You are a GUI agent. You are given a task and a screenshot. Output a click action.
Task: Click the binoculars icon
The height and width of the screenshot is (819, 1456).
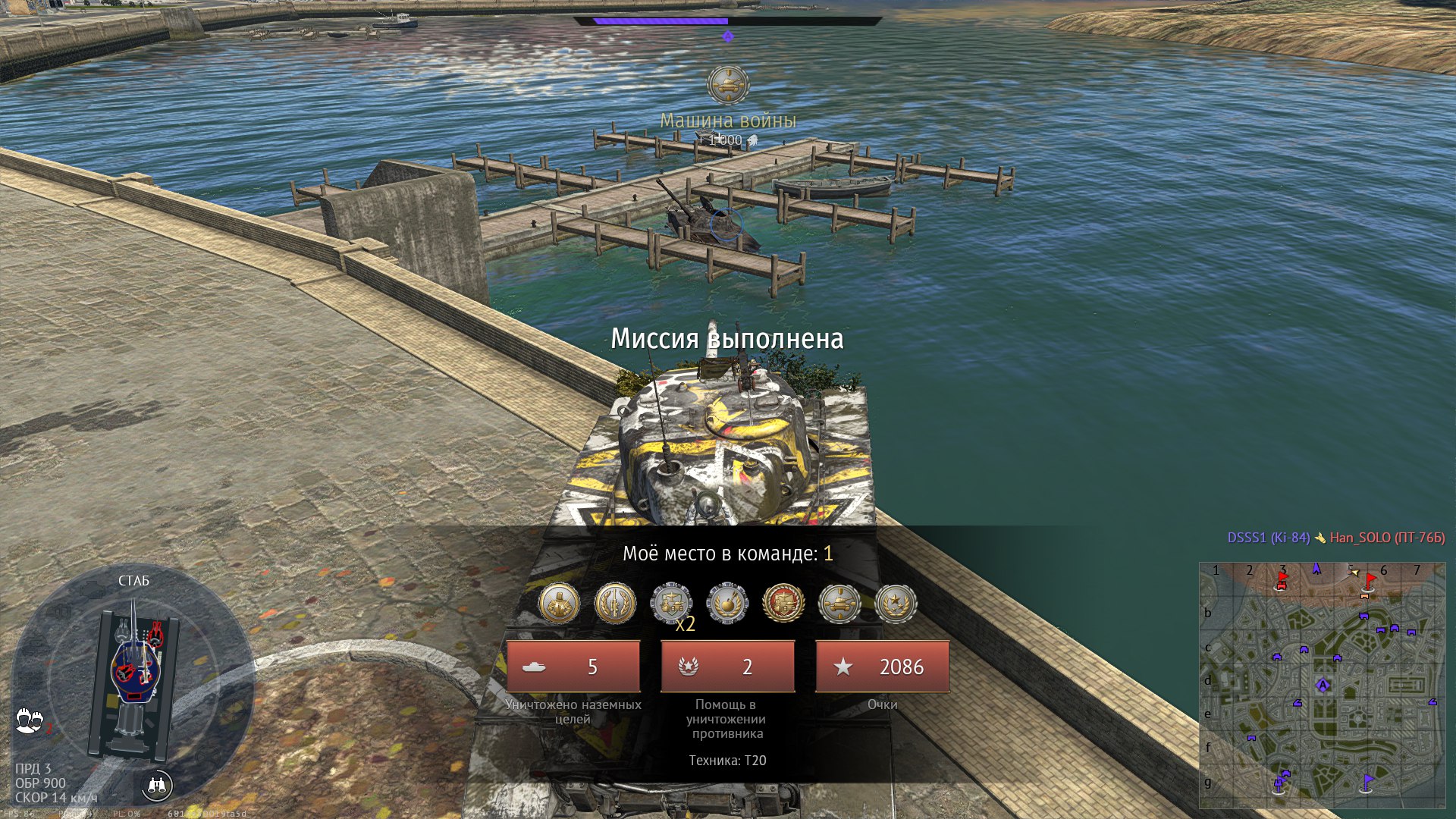(157, 786)
